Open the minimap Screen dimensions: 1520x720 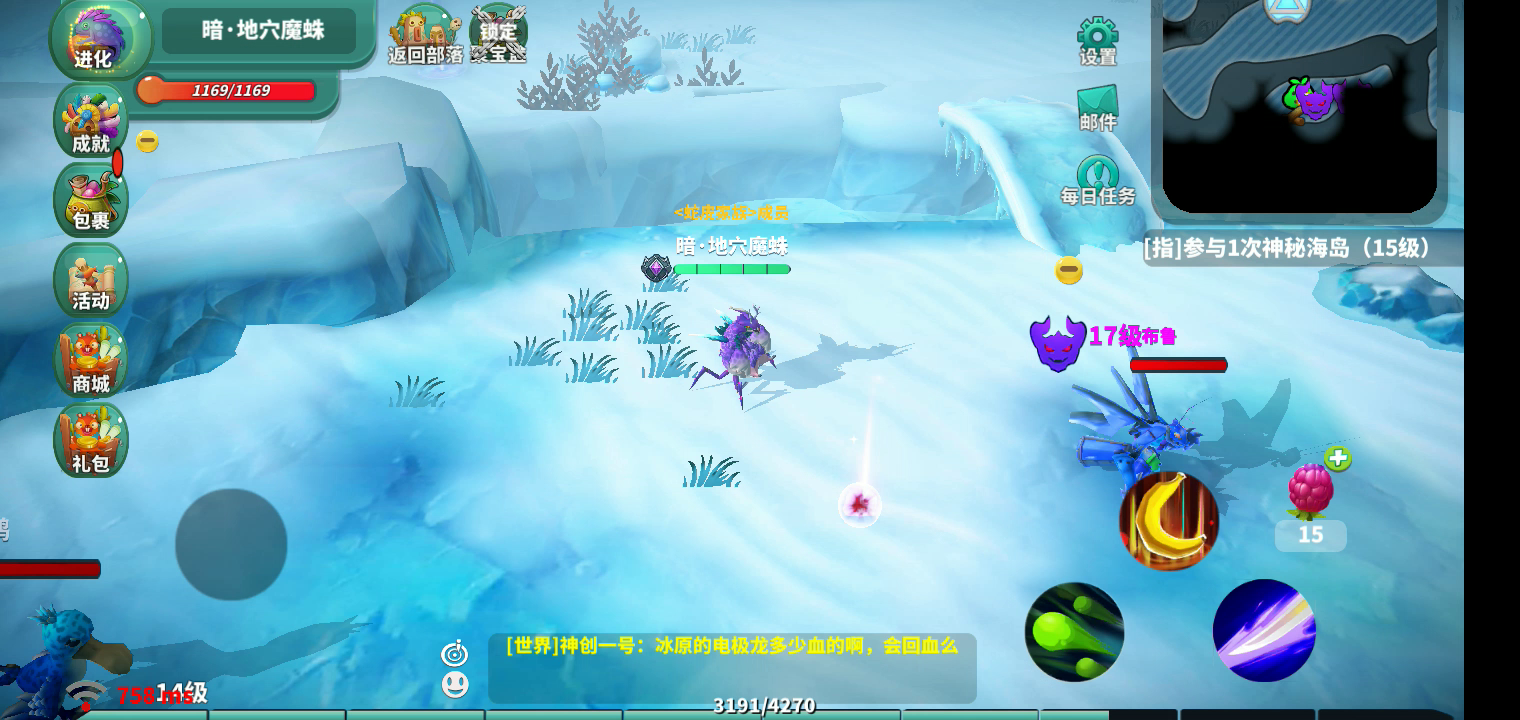(x=1300, y=105)
